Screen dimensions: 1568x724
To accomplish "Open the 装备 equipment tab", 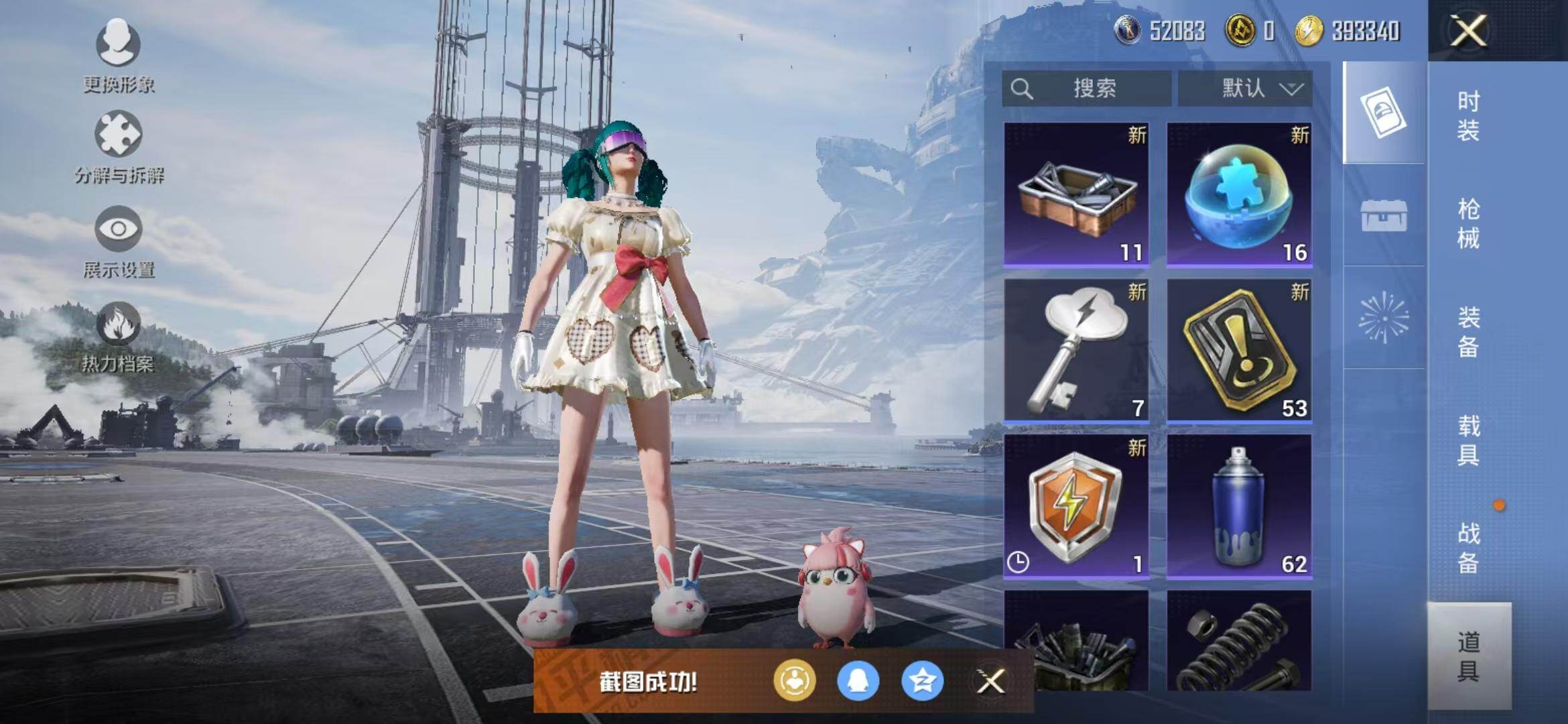I will (1468, 332).
